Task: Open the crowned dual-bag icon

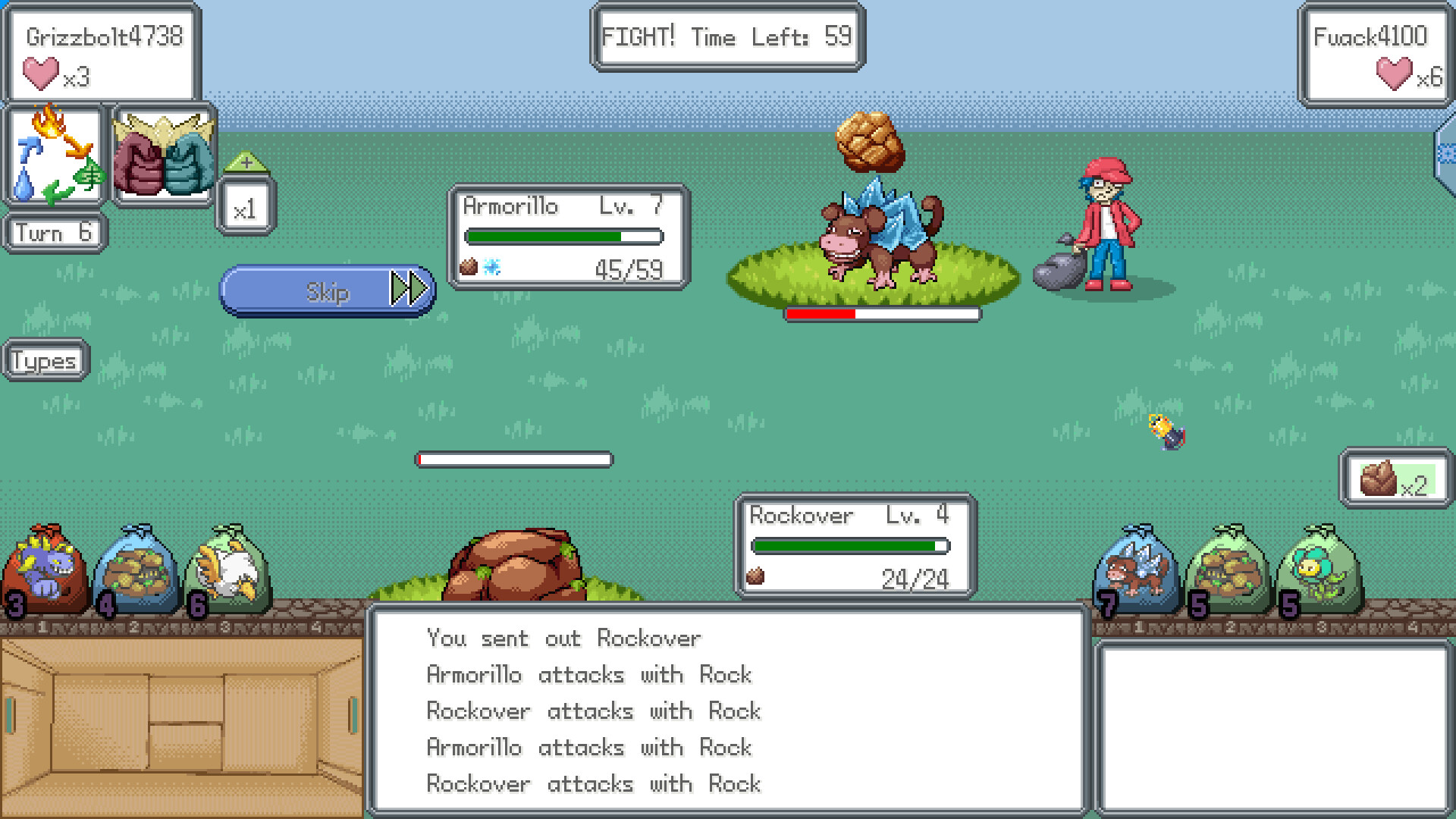Action: [163, 155]
